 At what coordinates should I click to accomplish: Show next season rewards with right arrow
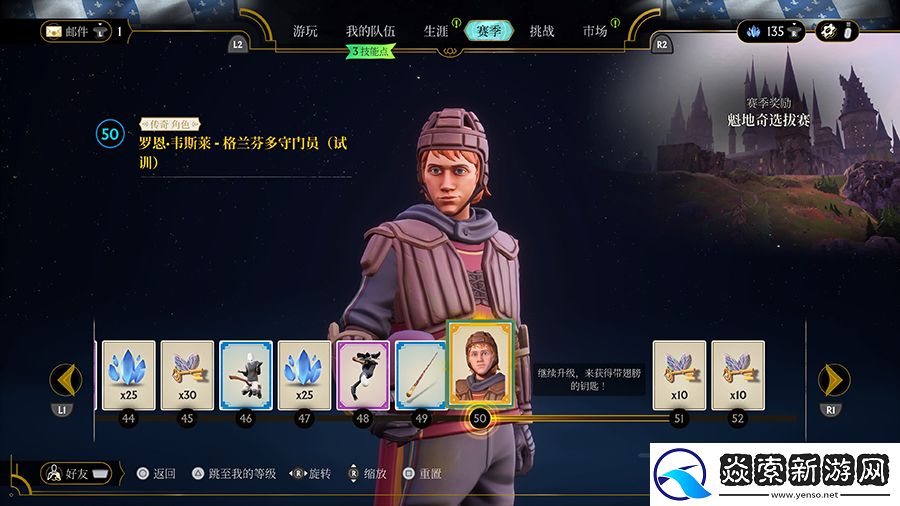(834, 380)
